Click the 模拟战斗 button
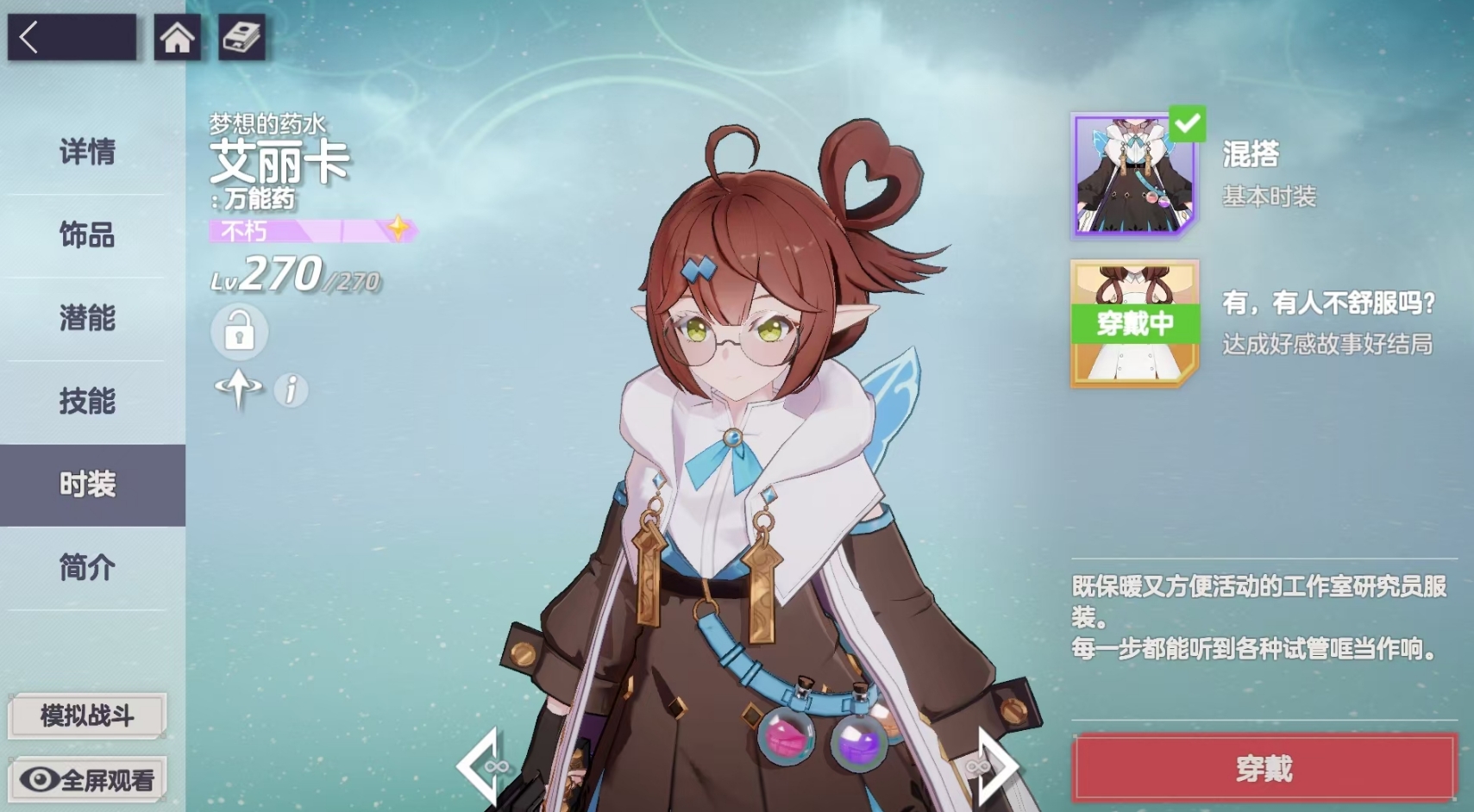 click(85, 715)
